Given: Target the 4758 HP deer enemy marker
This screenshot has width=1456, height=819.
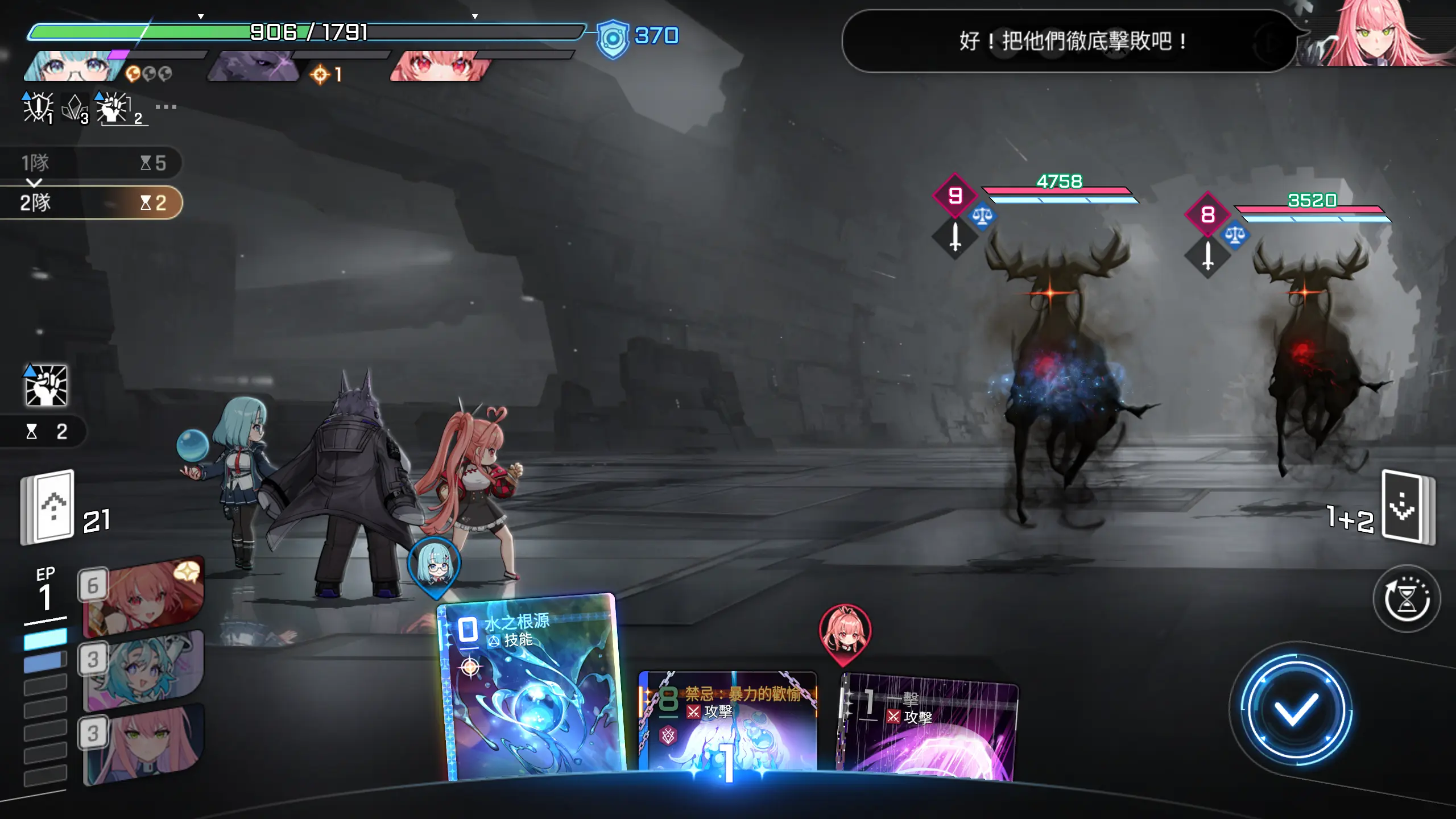Looking at the screenshot, I should [955, 196].
